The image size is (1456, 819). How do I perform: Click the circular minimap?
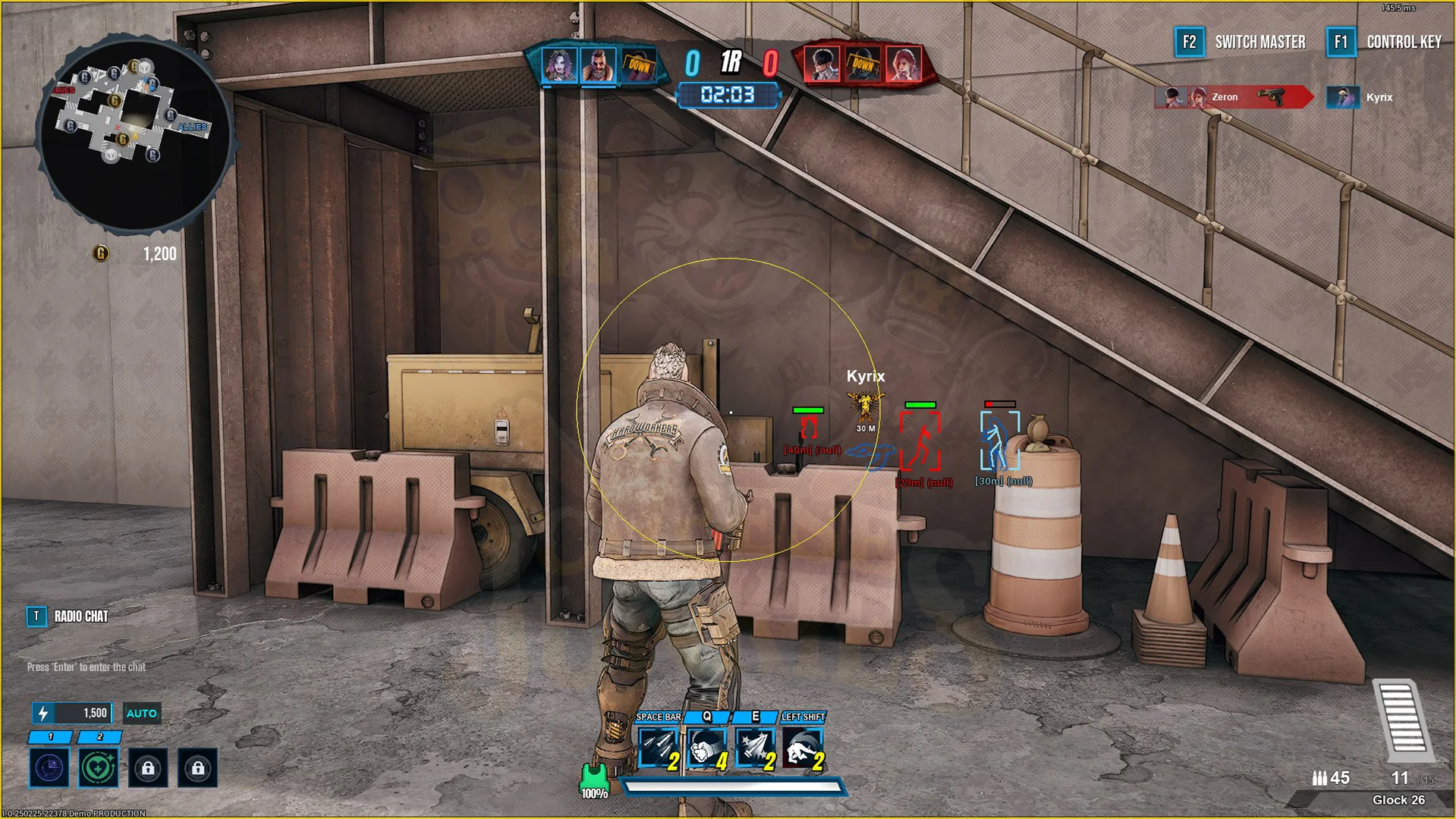pyautogui.click(x=135, y=133)
